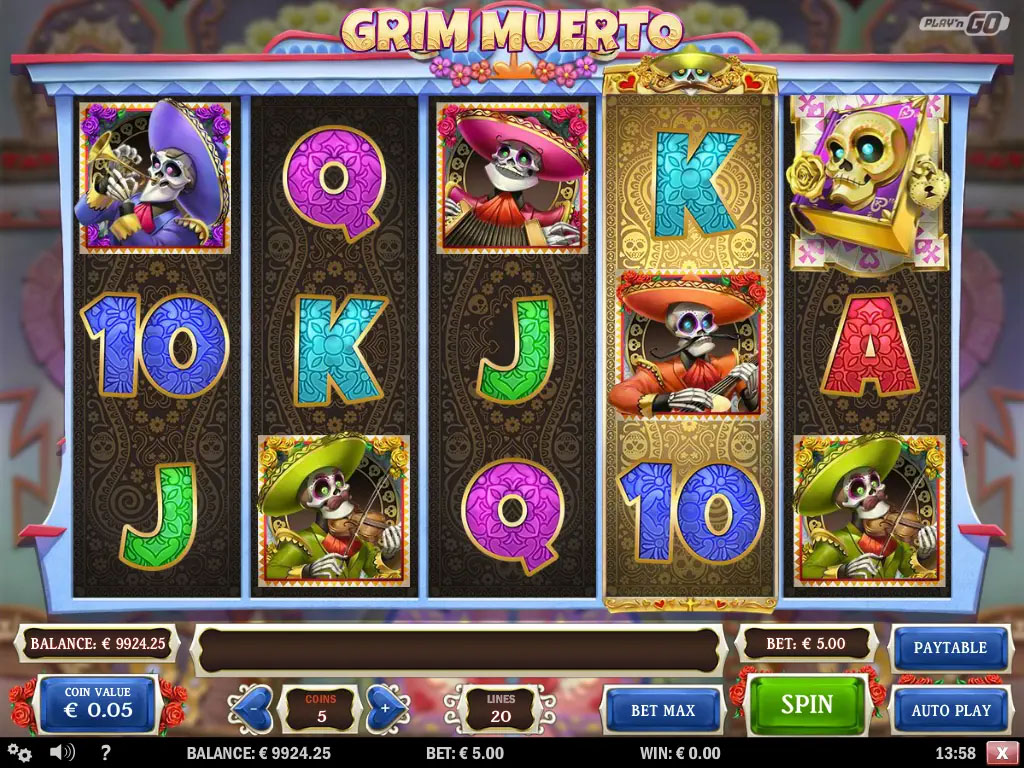Viewport: 1024px width, 768px height.
Task: Open the gear settings menu
Action: pyautogui.click(x=19, y=753)
